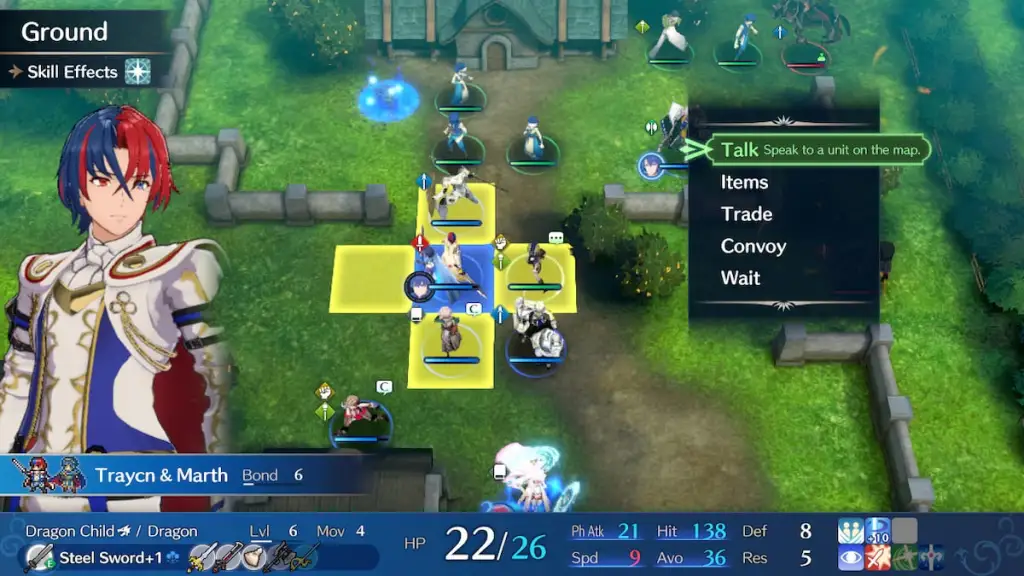Select the red slash skill icon
1024x576 pixels.
pyautogui.click(x=877, y=557)
